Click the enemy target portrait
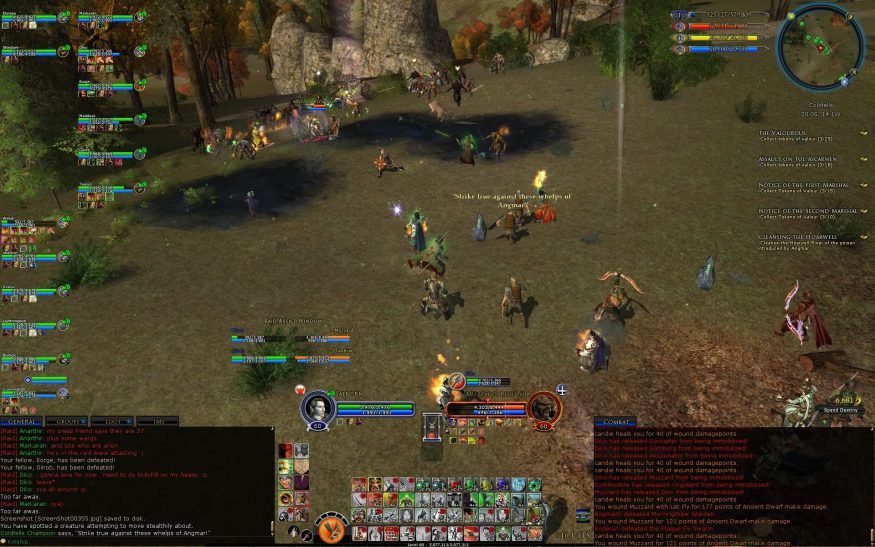Viewport: 875px width, 547px height. click(543, 408)
